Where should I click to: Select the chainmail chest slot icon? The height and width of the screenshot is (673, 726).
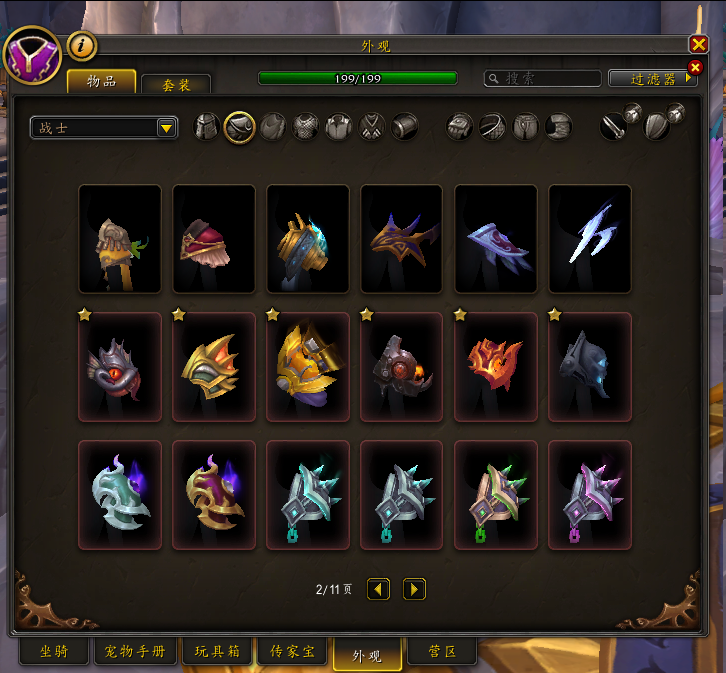(305, 127)
